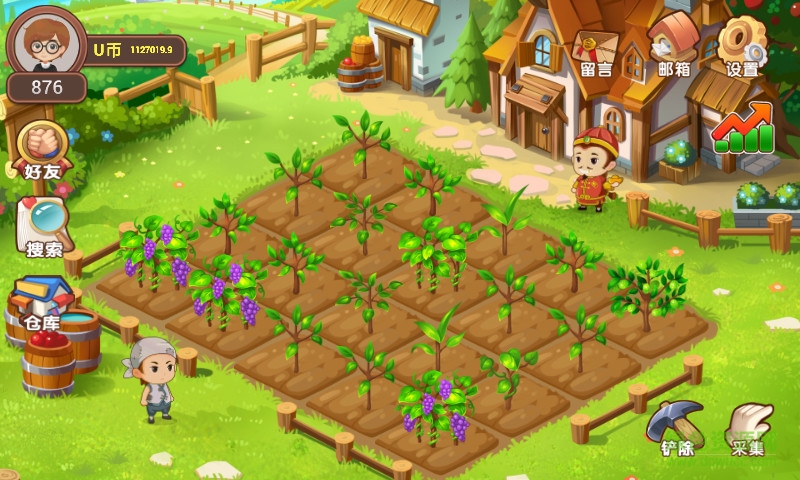The height and width of the screenshot is (480, 800).
Task: Select the 采集 harvest glove tool
Action: (x=748, y=427)
